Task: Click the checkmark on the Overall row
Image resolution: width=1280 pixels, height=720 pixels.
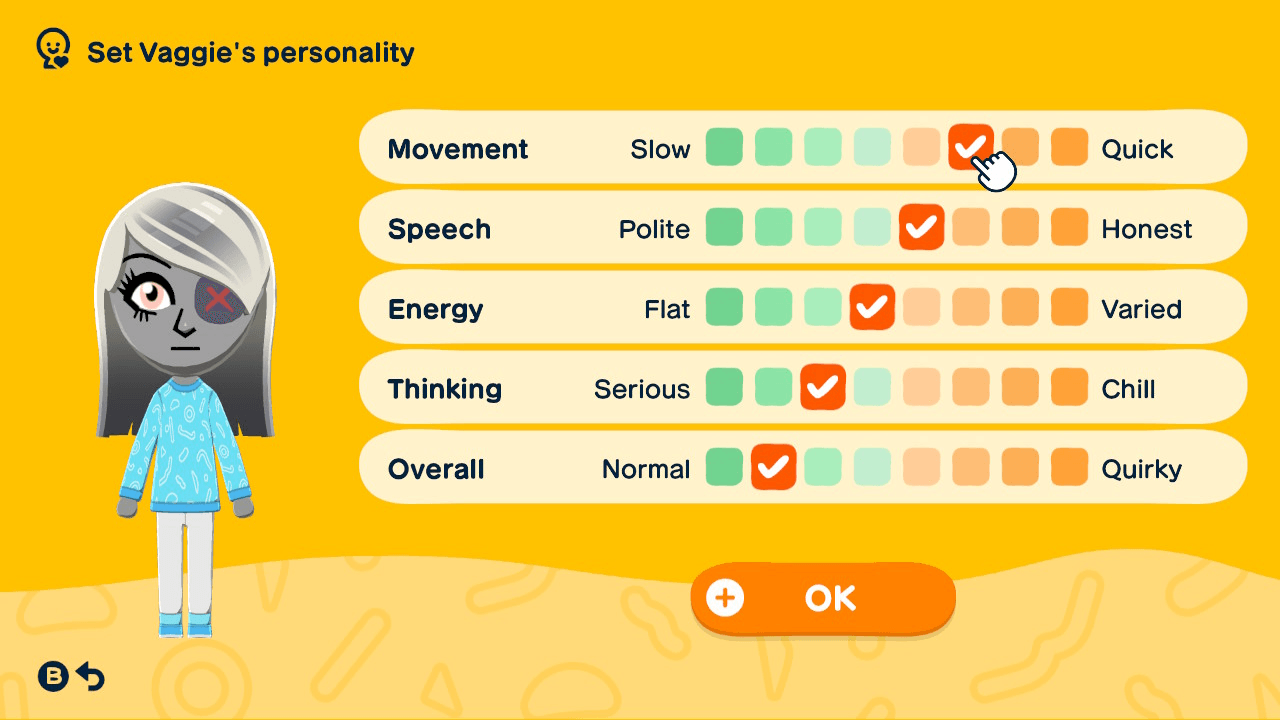Action: point(773,467)
